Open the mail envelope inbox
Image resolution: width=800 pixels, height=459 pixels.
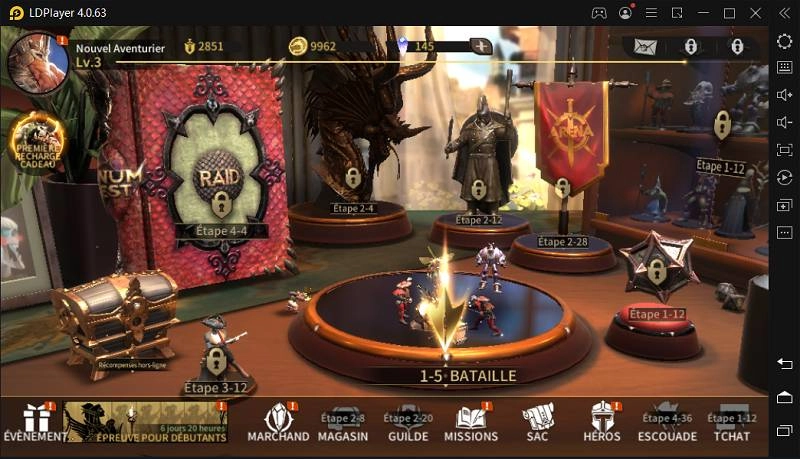645,47
